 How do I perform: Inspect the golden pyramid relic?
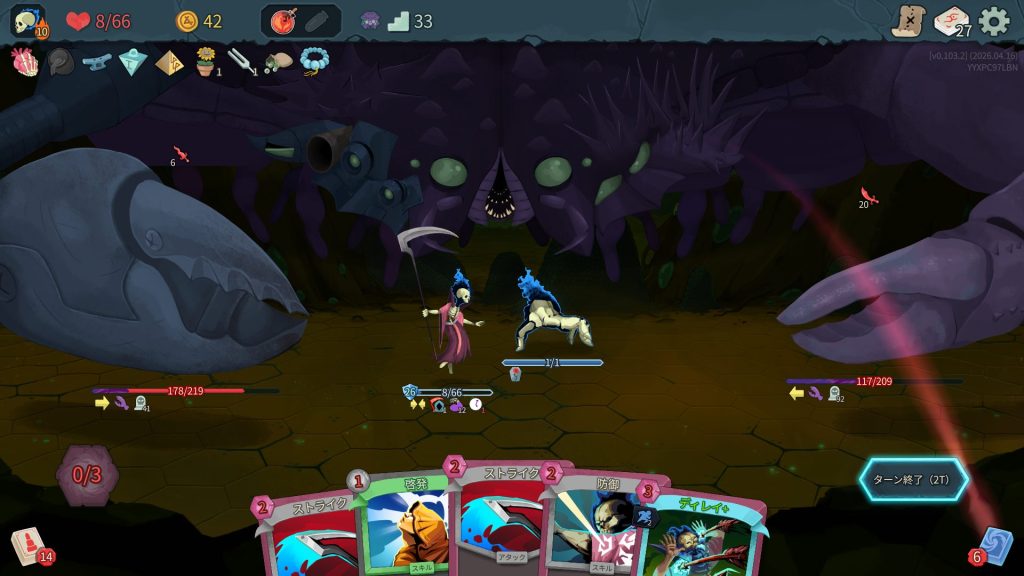[x=169, y=62]
